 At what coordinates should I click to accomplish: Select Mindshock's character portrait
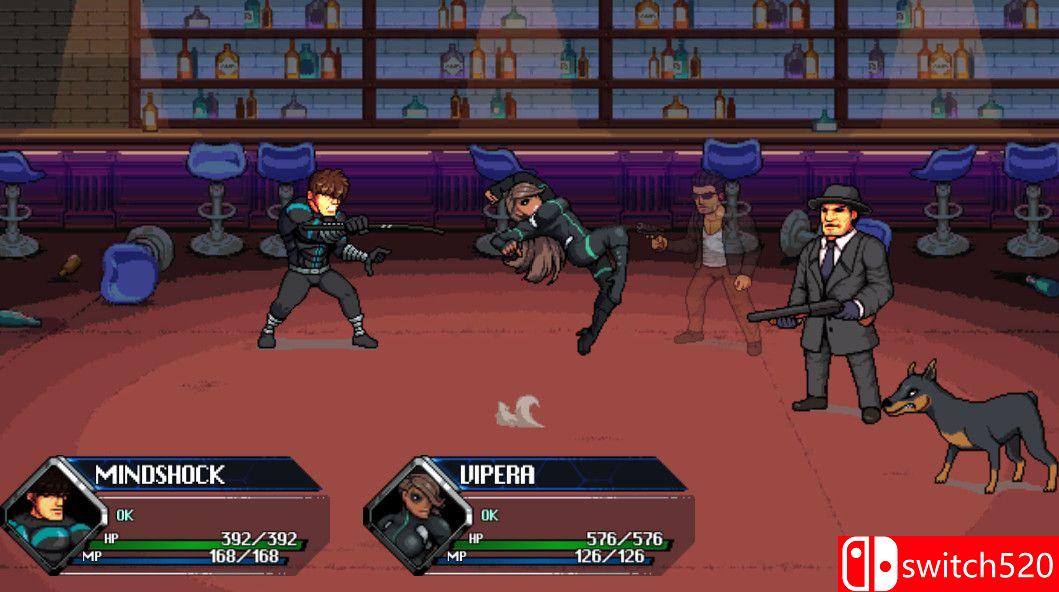pyautogui.click(x=53, y=512)
